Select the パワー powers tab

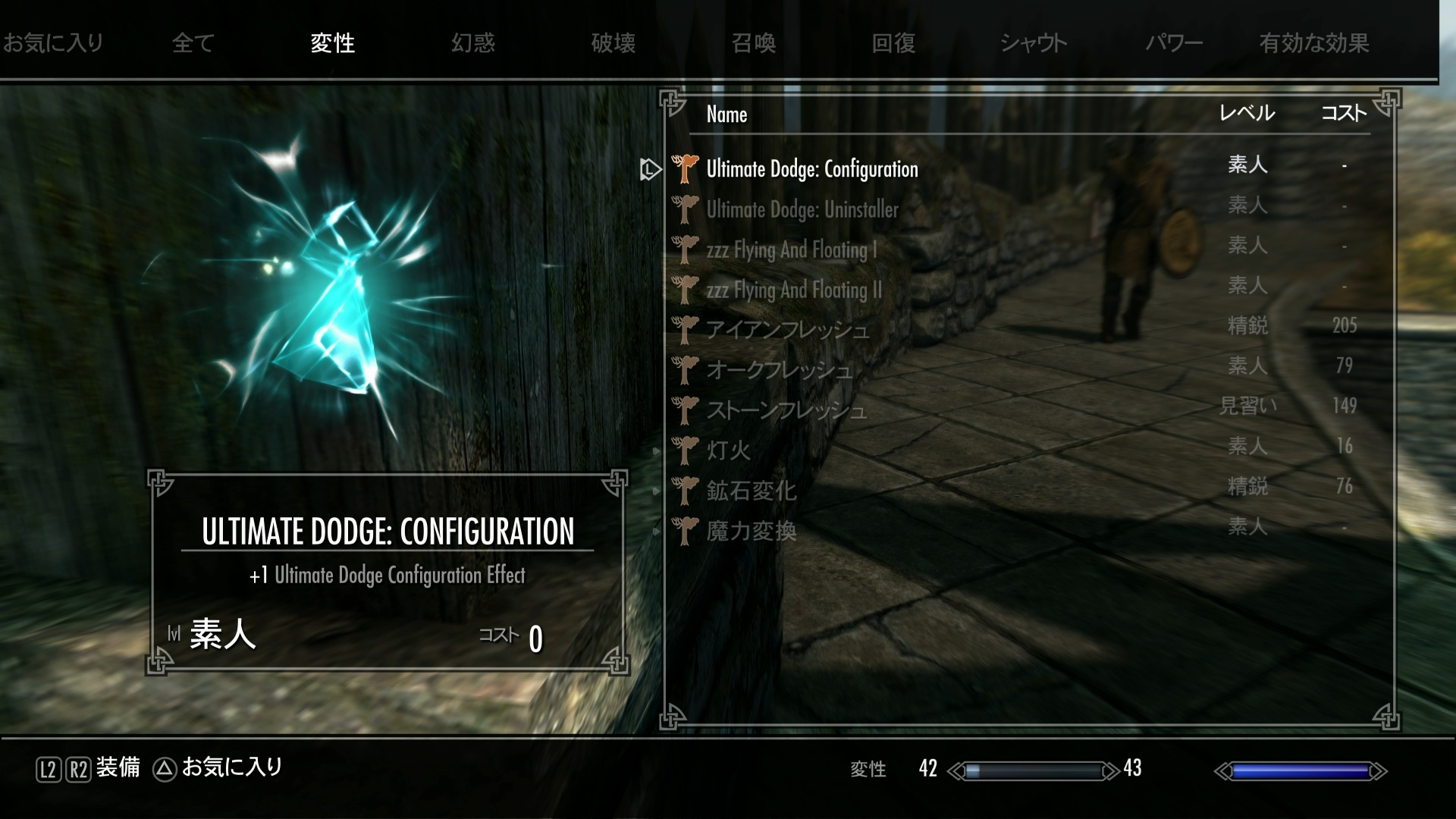[x=1174, y=43]
